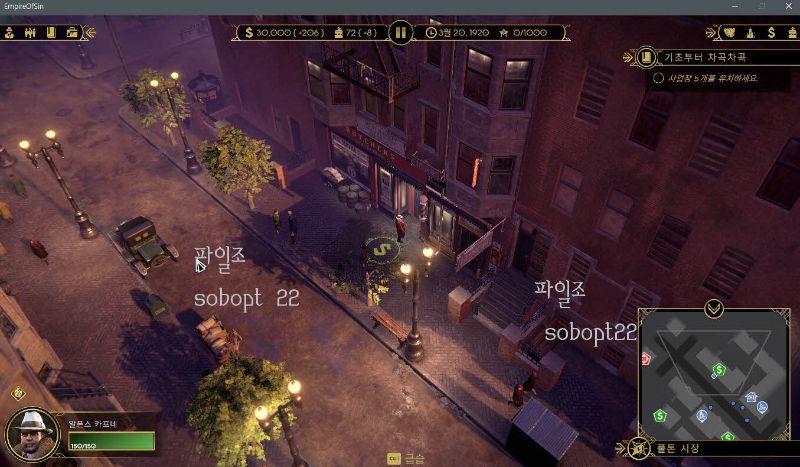Open the briefcase icon in the top-left menu

point(72,32)
